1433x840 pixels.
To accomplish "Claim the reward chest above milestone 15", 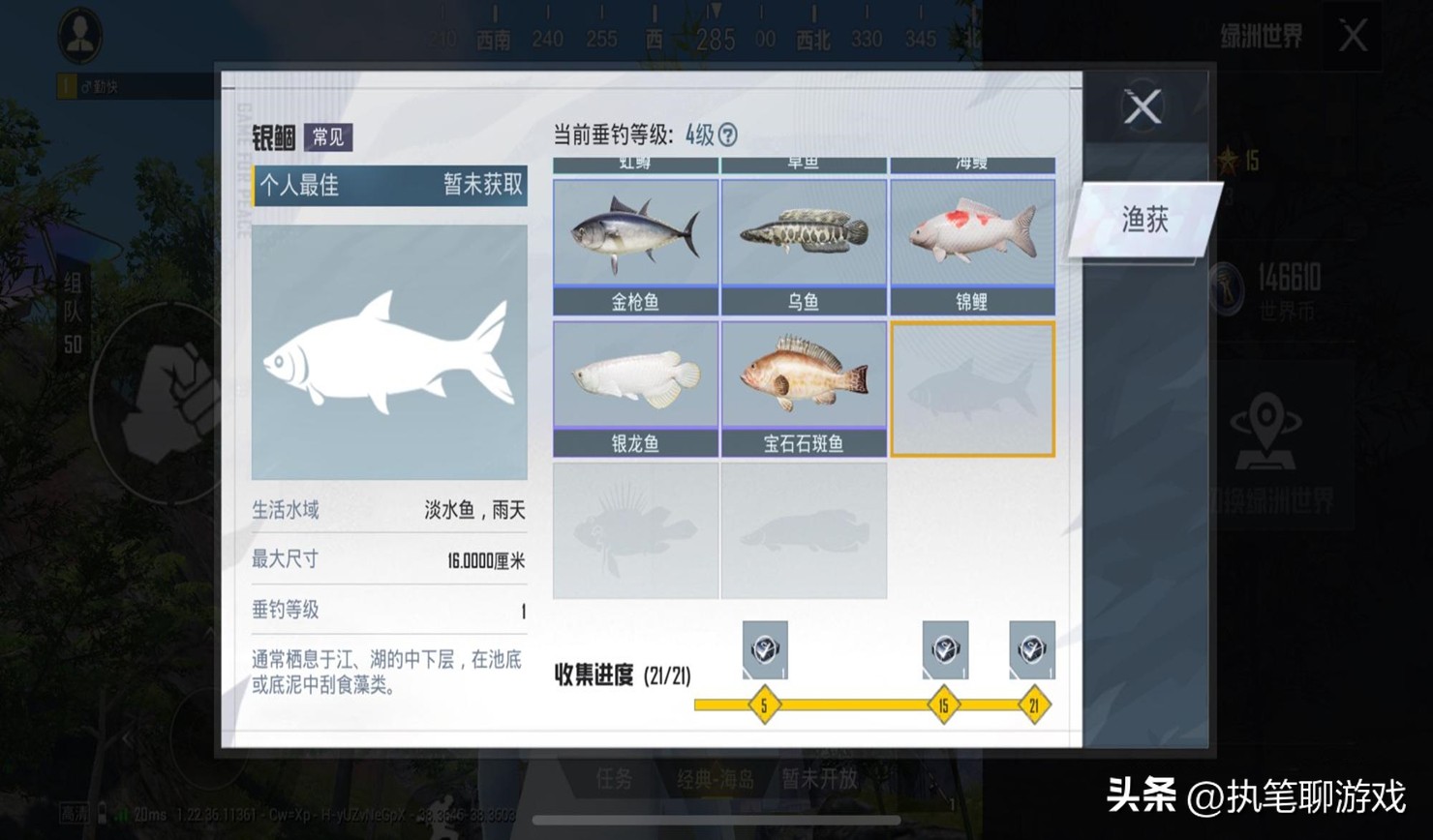I will (945, 650).
